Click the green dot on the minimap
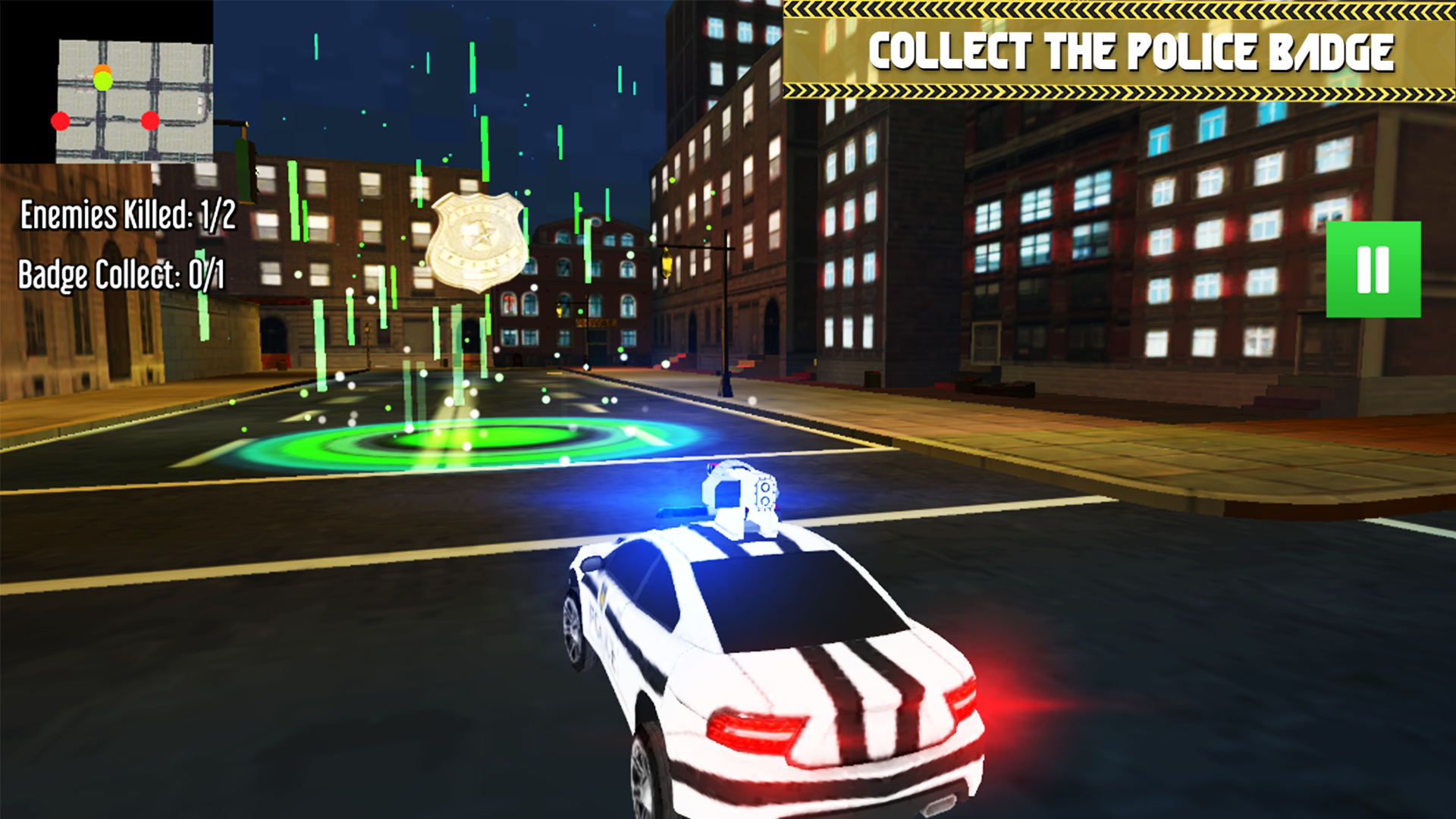 [x=102, y=81]
